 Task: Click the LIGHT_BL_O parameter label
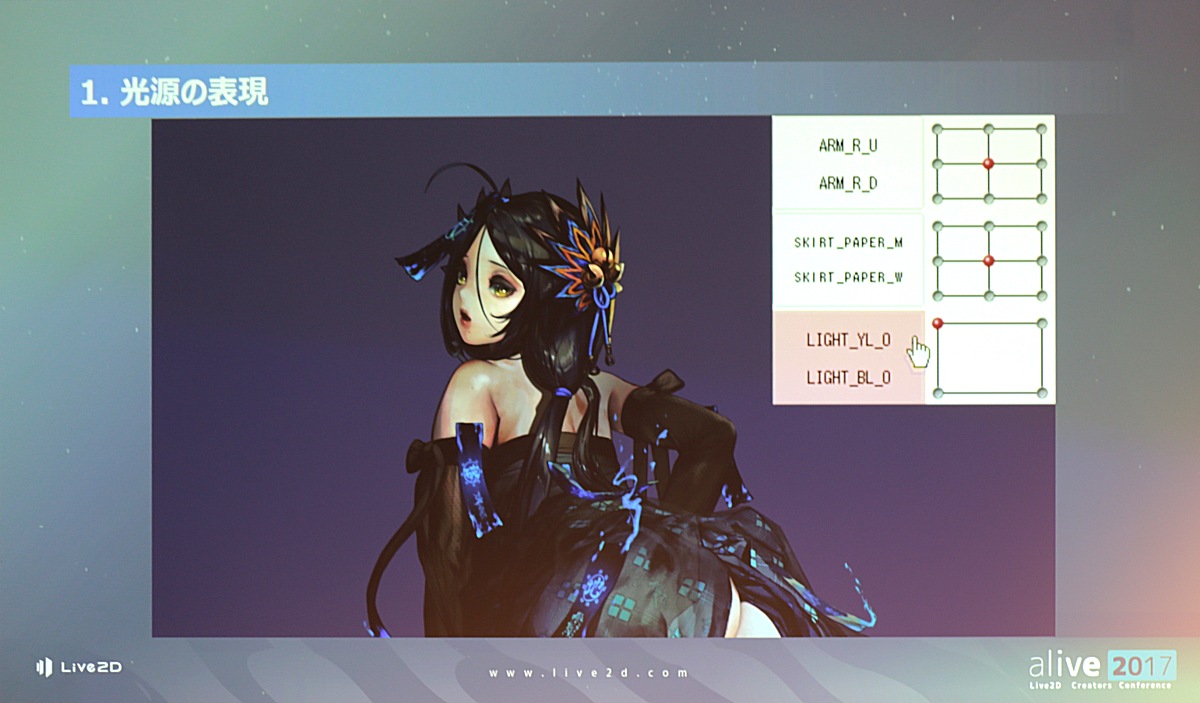pyautogui.click(x=848, y=378)
